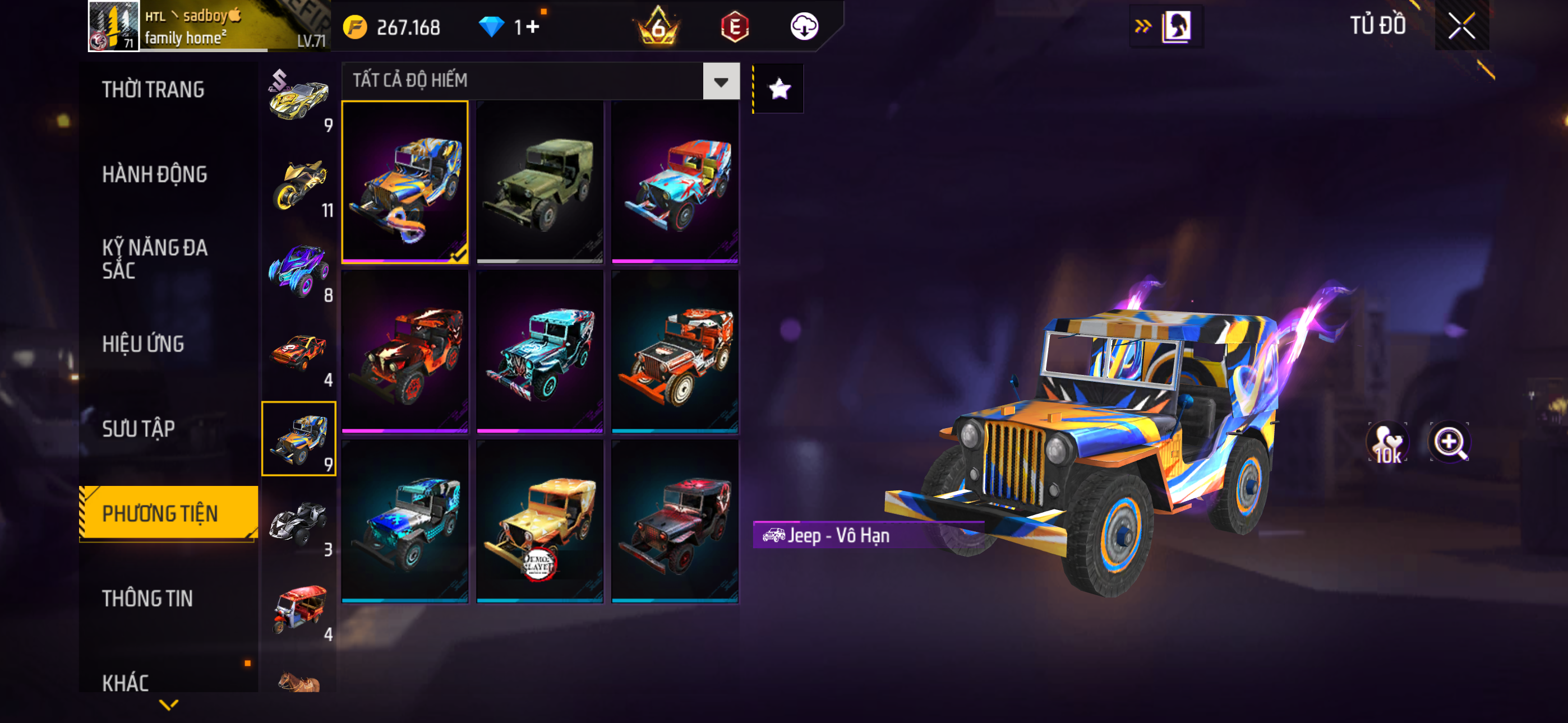Pick the red and black flame jeep skin
The height and width of the screenshot is (723, 1568).
pyautogui.click(x=405, y=352)
